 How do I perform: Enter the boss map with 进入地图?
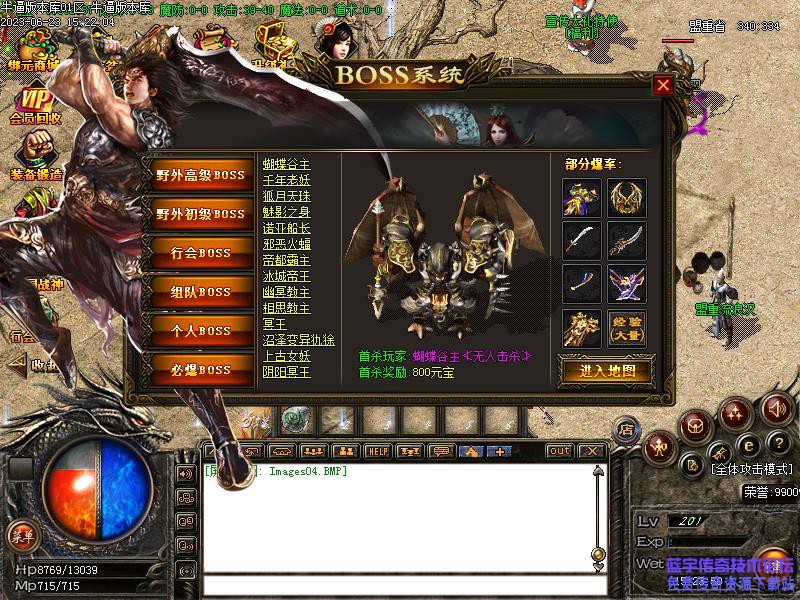click(x=604, y=371)
